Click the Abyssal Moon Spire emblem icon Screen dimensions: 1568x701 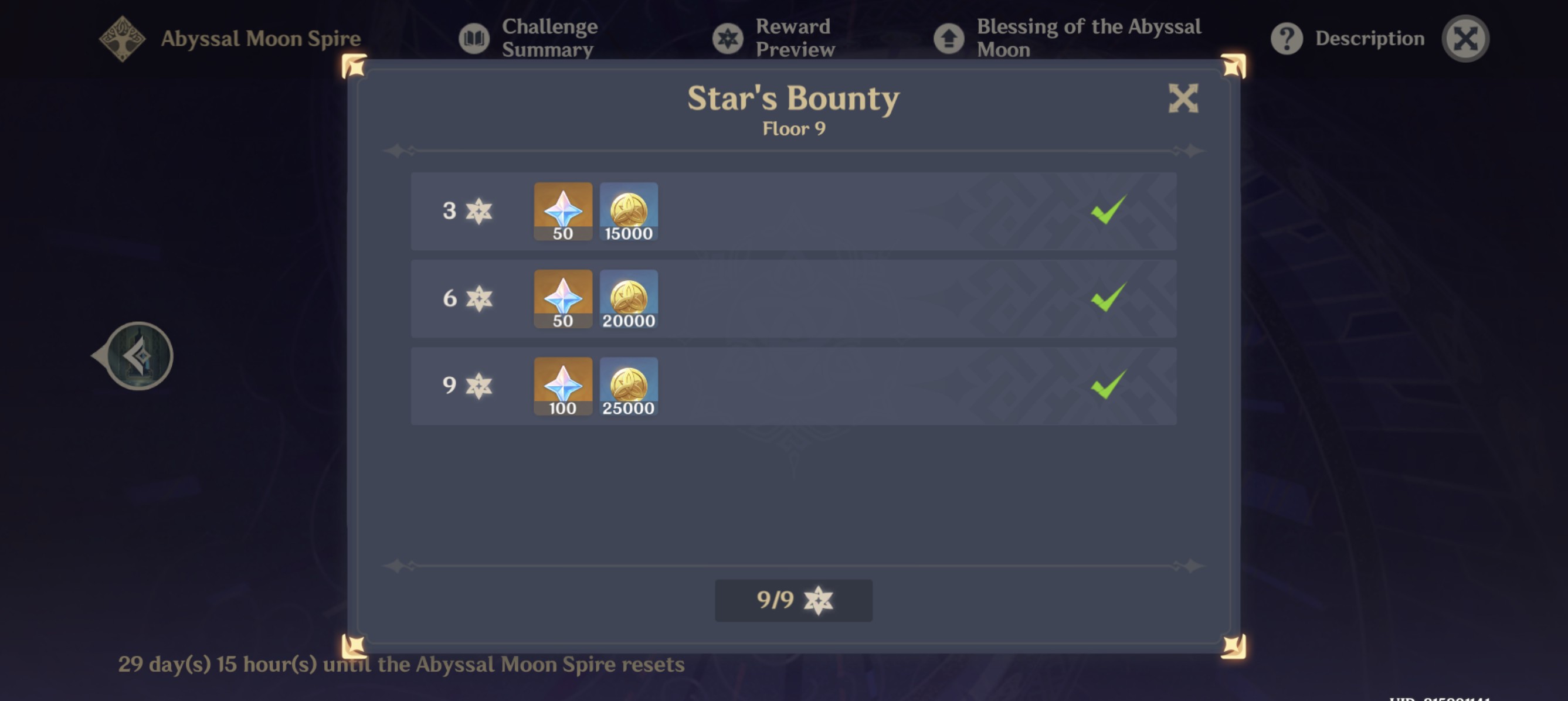[122, 38]
